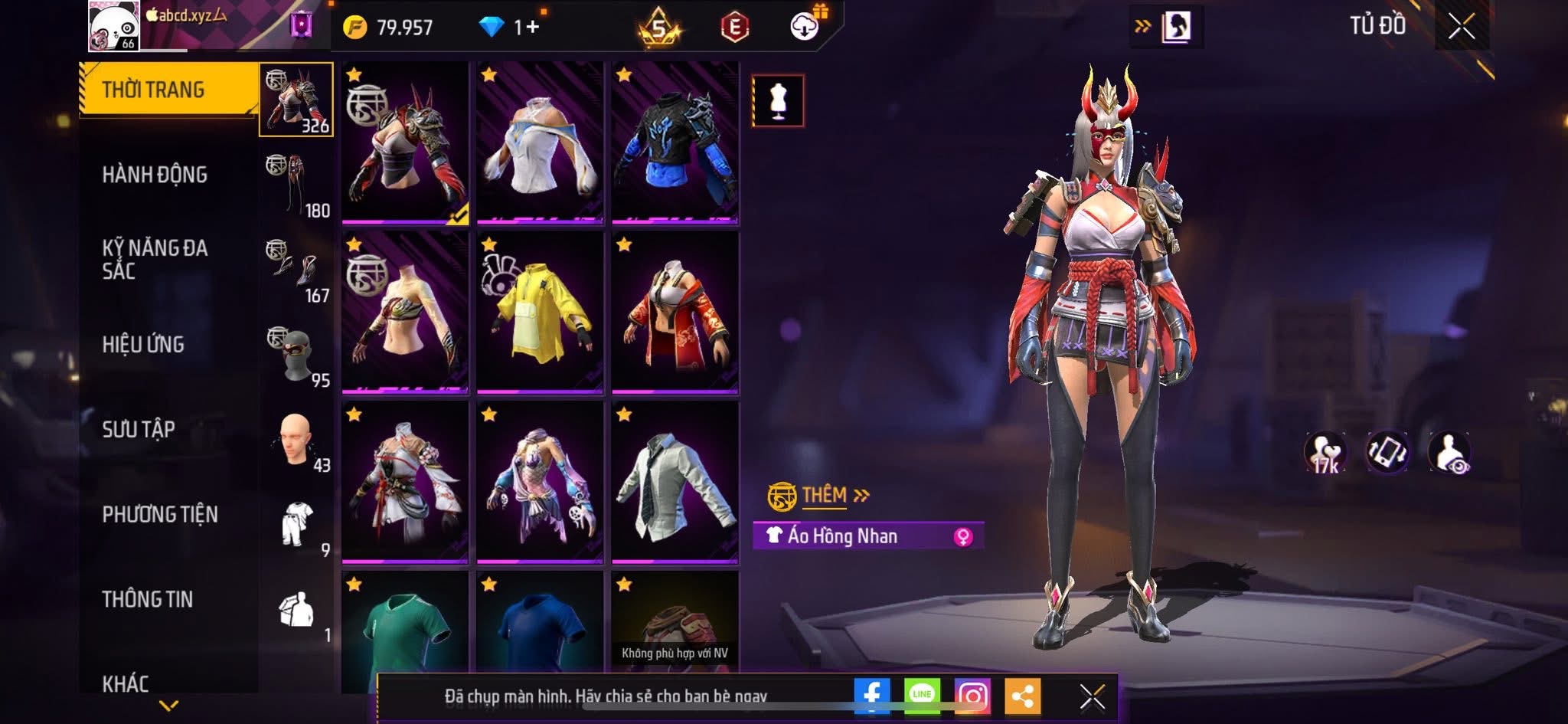Toggle the mannequin preview display
Viewport: 1568px width, 724px height.
click(778, 102)
